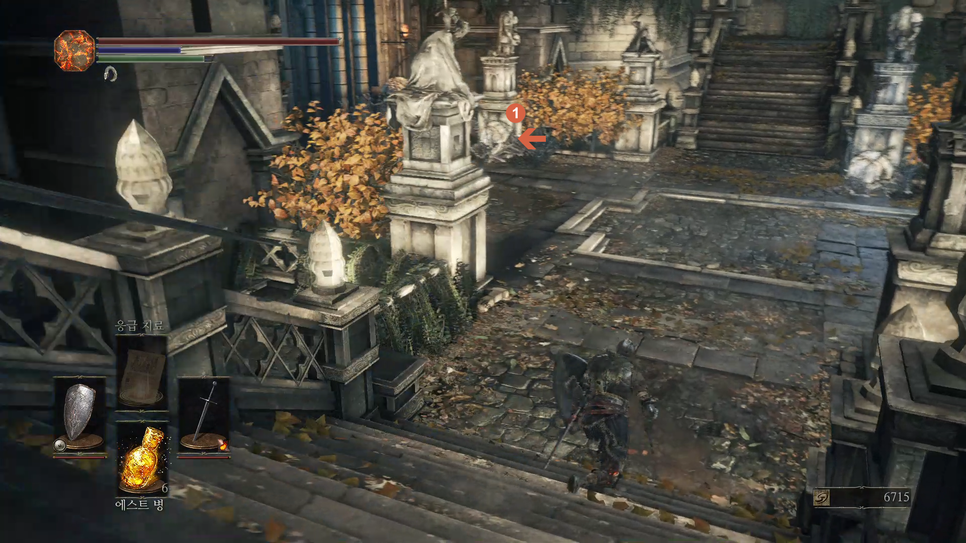
Task: Select the 응급 치료 spell slot
Action: 141,371
